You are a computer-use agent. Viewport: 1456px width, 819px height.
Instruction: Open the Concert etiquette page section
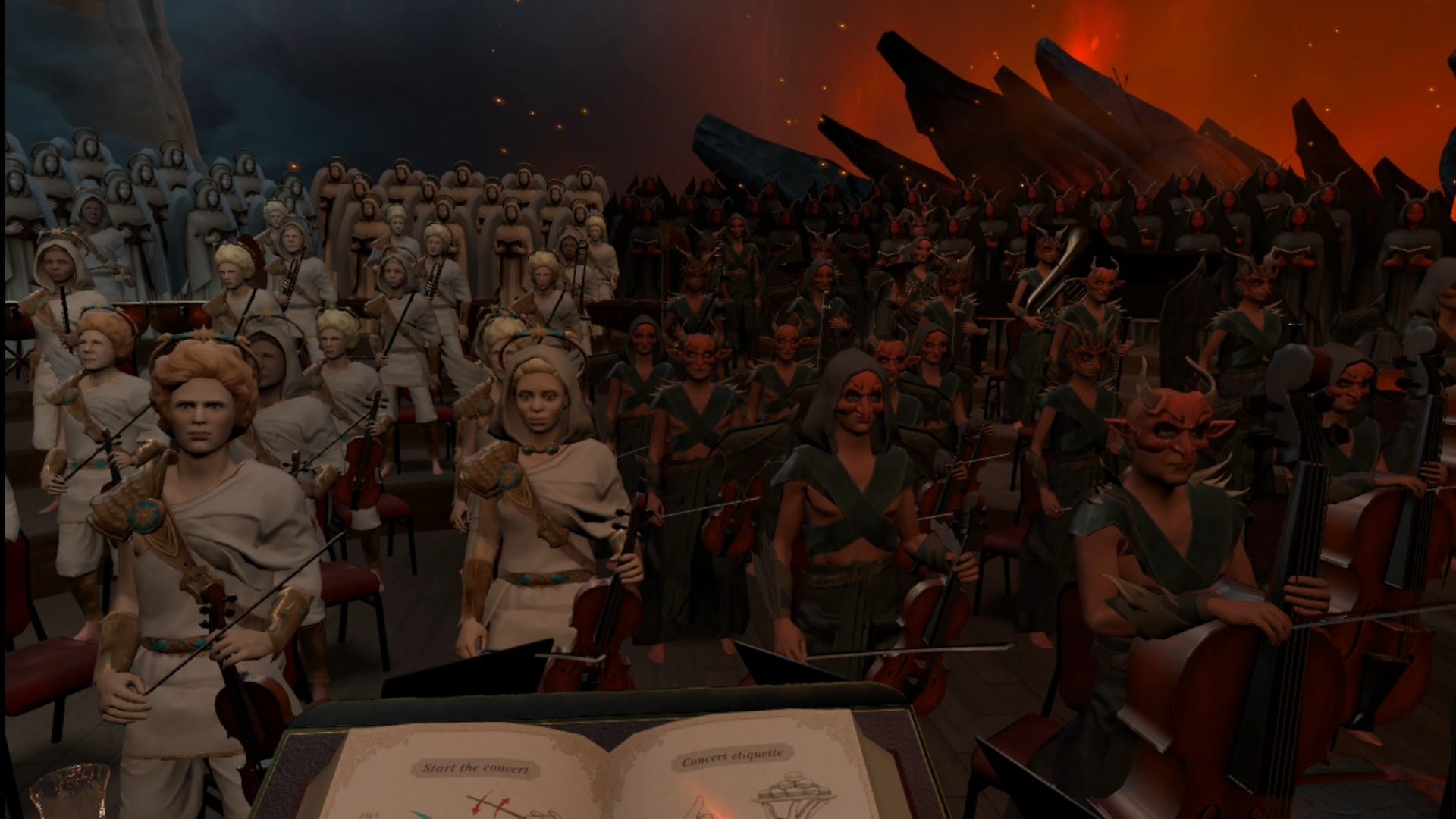tap(731, 757)
